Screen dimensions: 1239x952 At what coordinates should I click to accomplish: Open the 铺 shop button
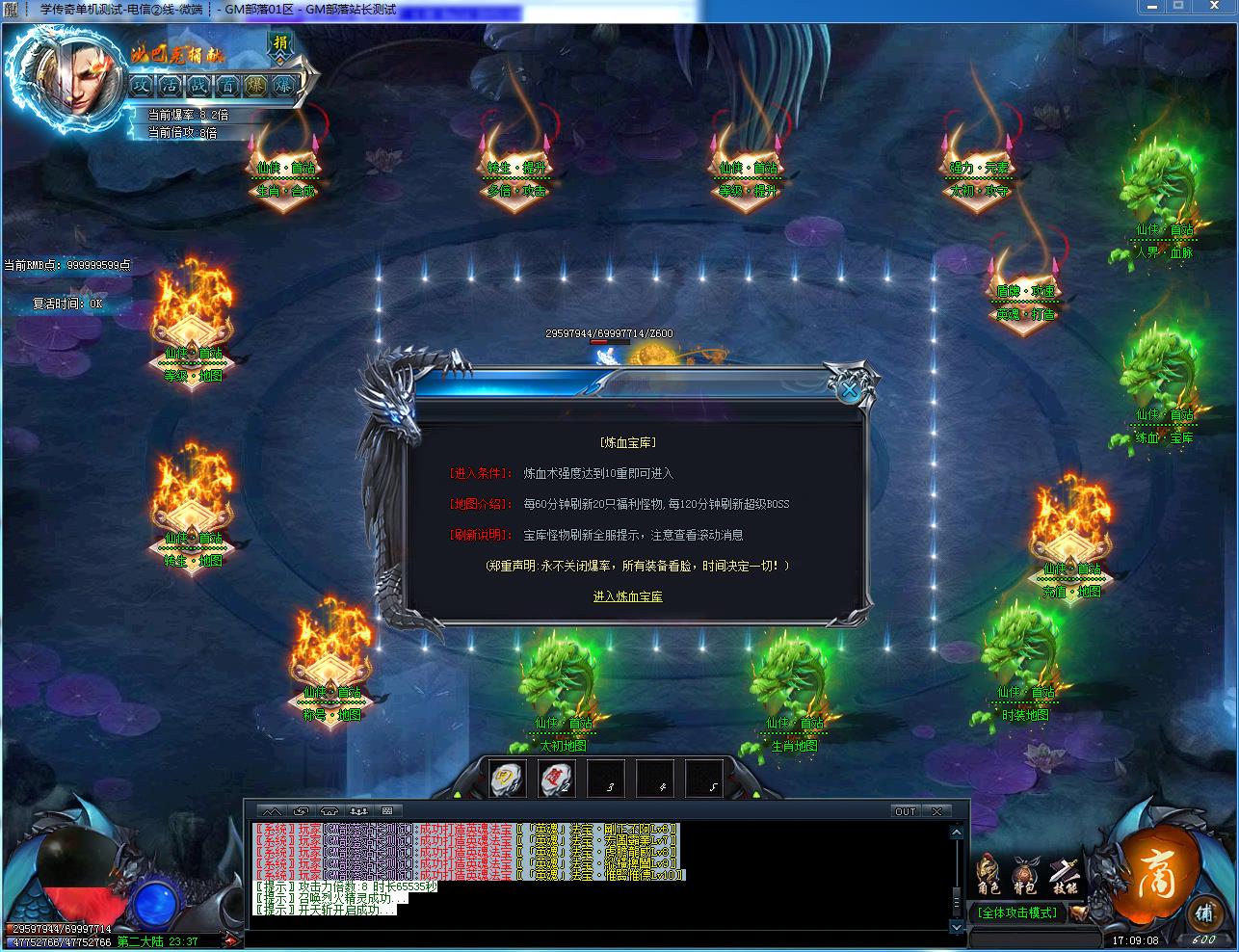pos(1203,913)
